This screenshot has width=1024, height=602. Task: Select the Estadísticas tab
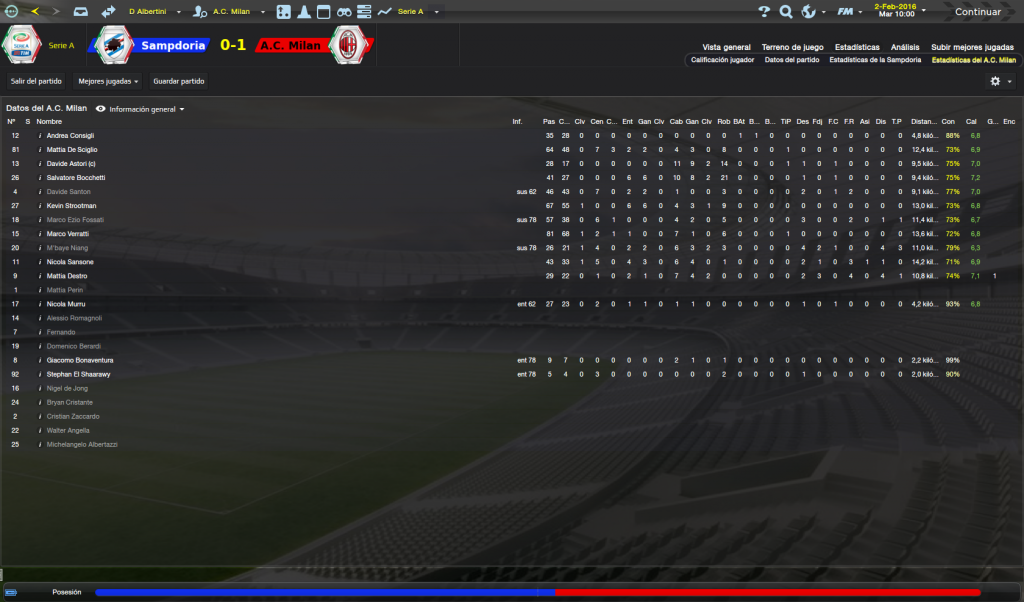(857, 47)
